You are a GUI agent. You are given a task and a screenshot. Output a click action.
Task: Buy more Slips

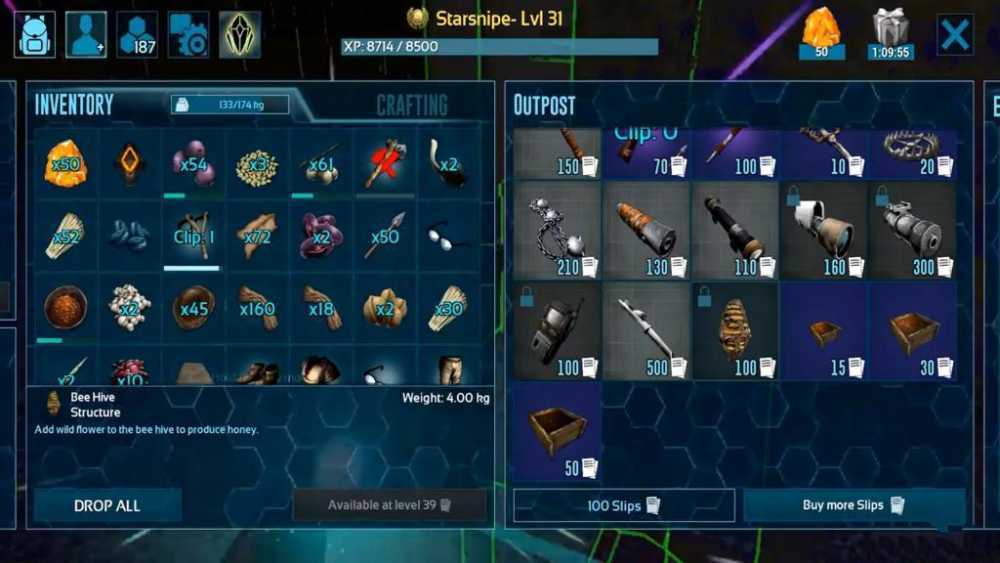point(853,505)
